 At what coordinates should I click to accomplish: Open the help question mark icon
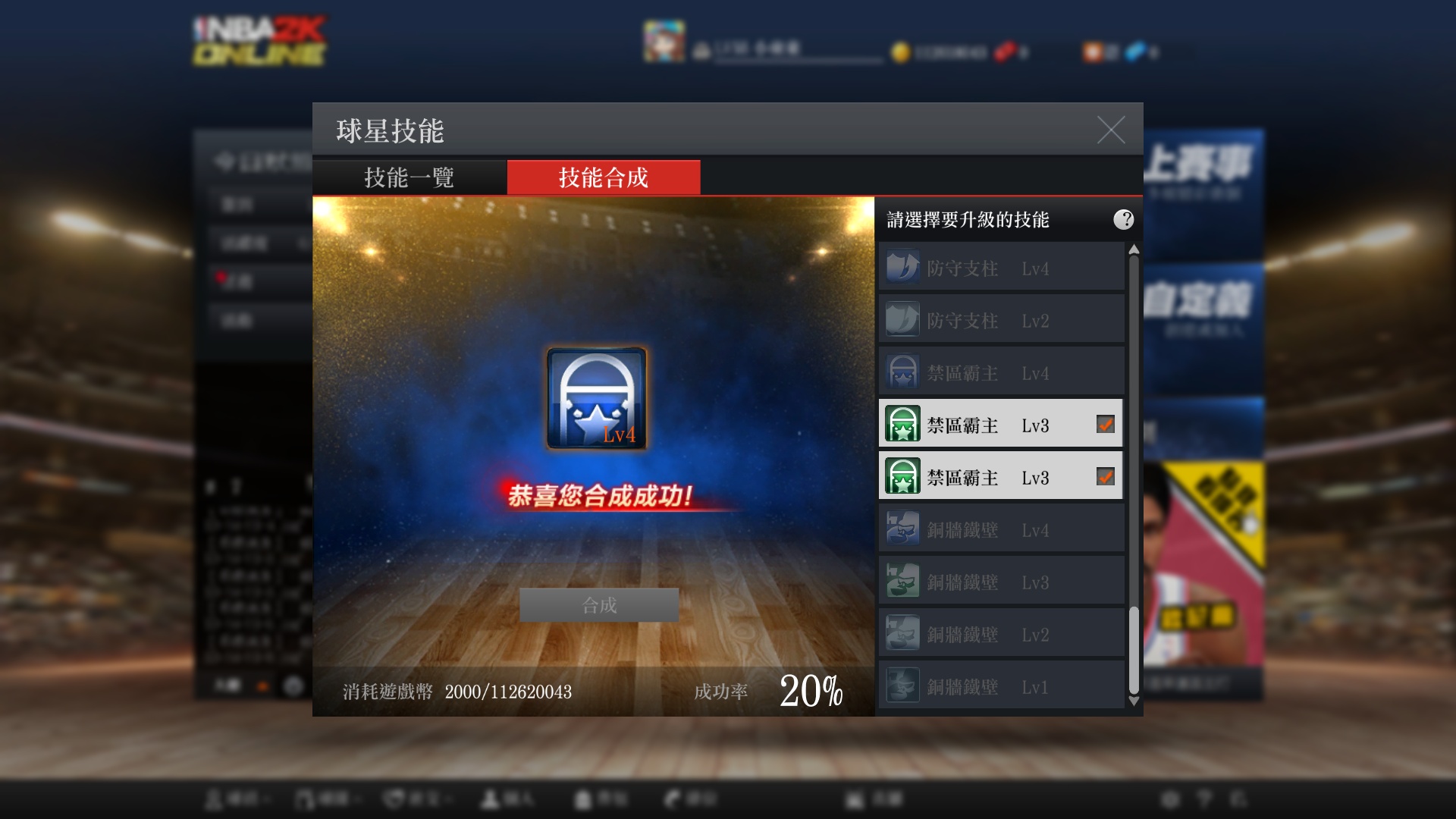[x=1124, y=220]
